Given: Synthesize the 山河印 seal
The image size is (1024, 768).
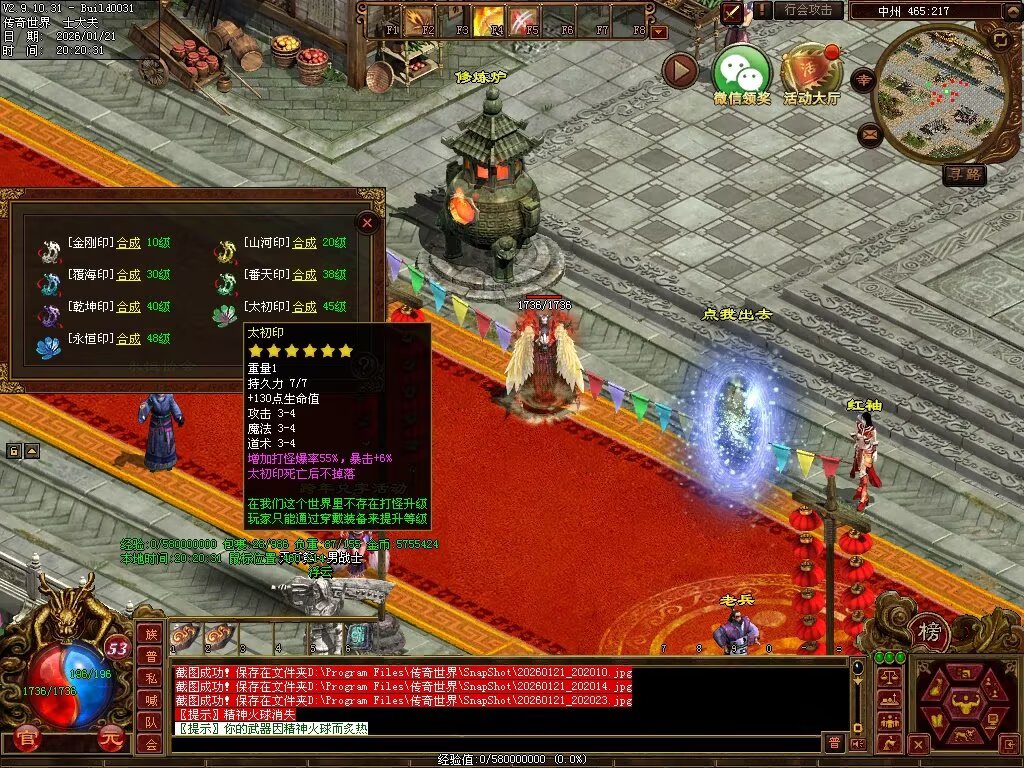Looking at the screenshot, I should click(x=304, y=242).
